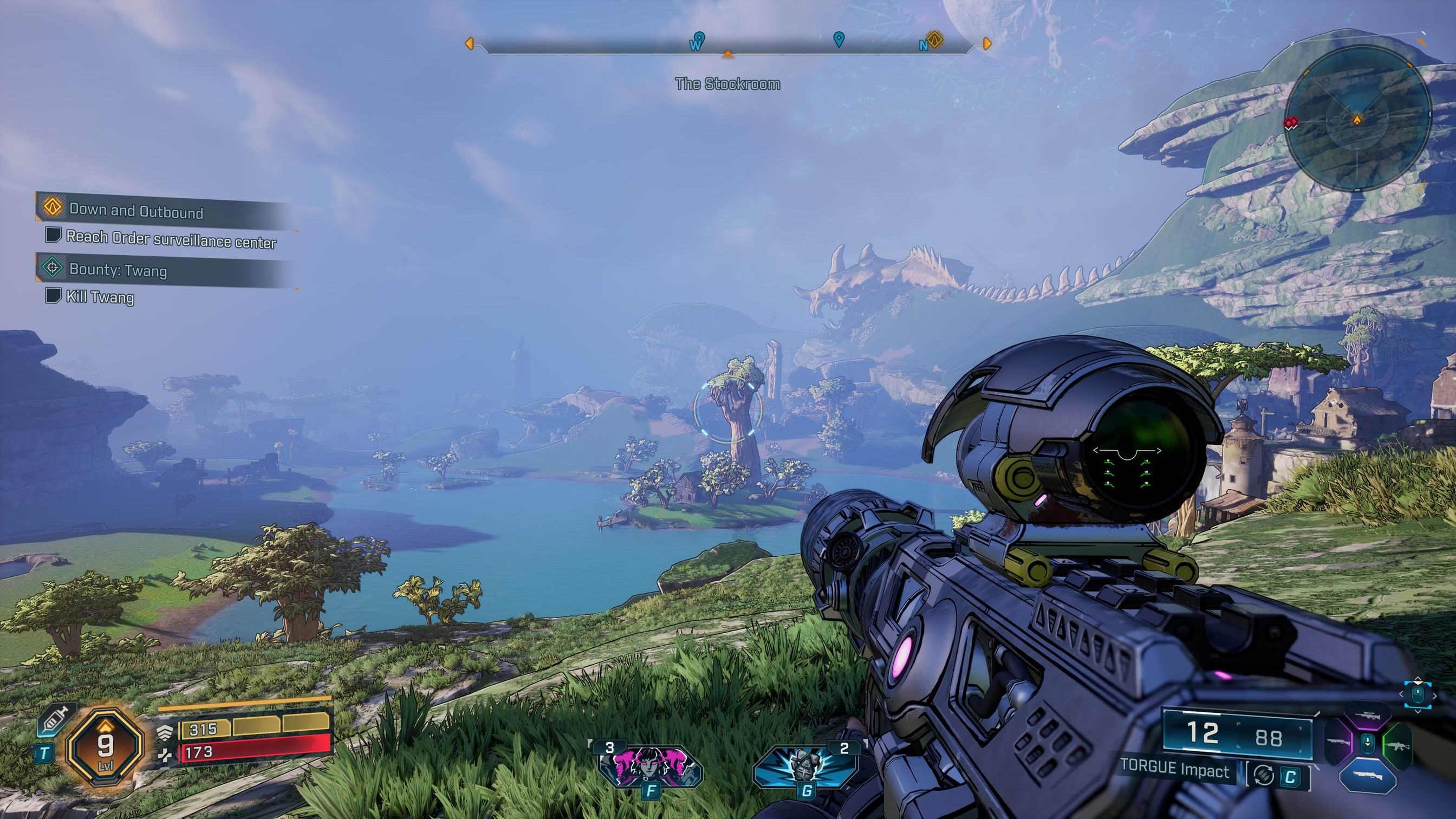Click the left orange compass arrow

469,43
